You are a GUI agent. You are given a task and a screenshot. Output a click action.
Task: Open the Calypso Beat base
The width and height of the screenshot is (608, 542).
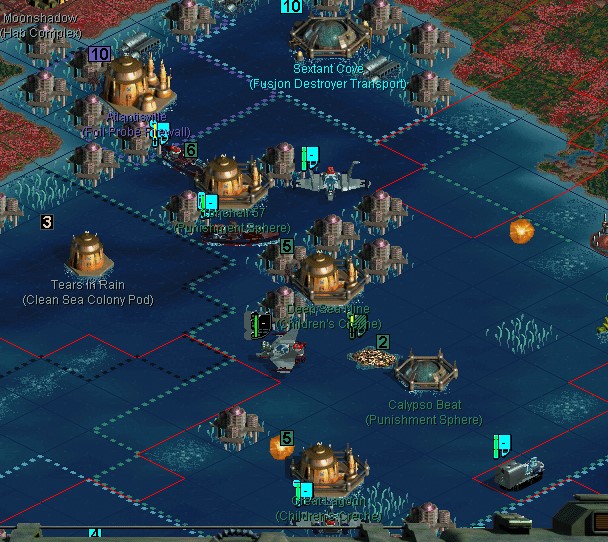[426, 372]
